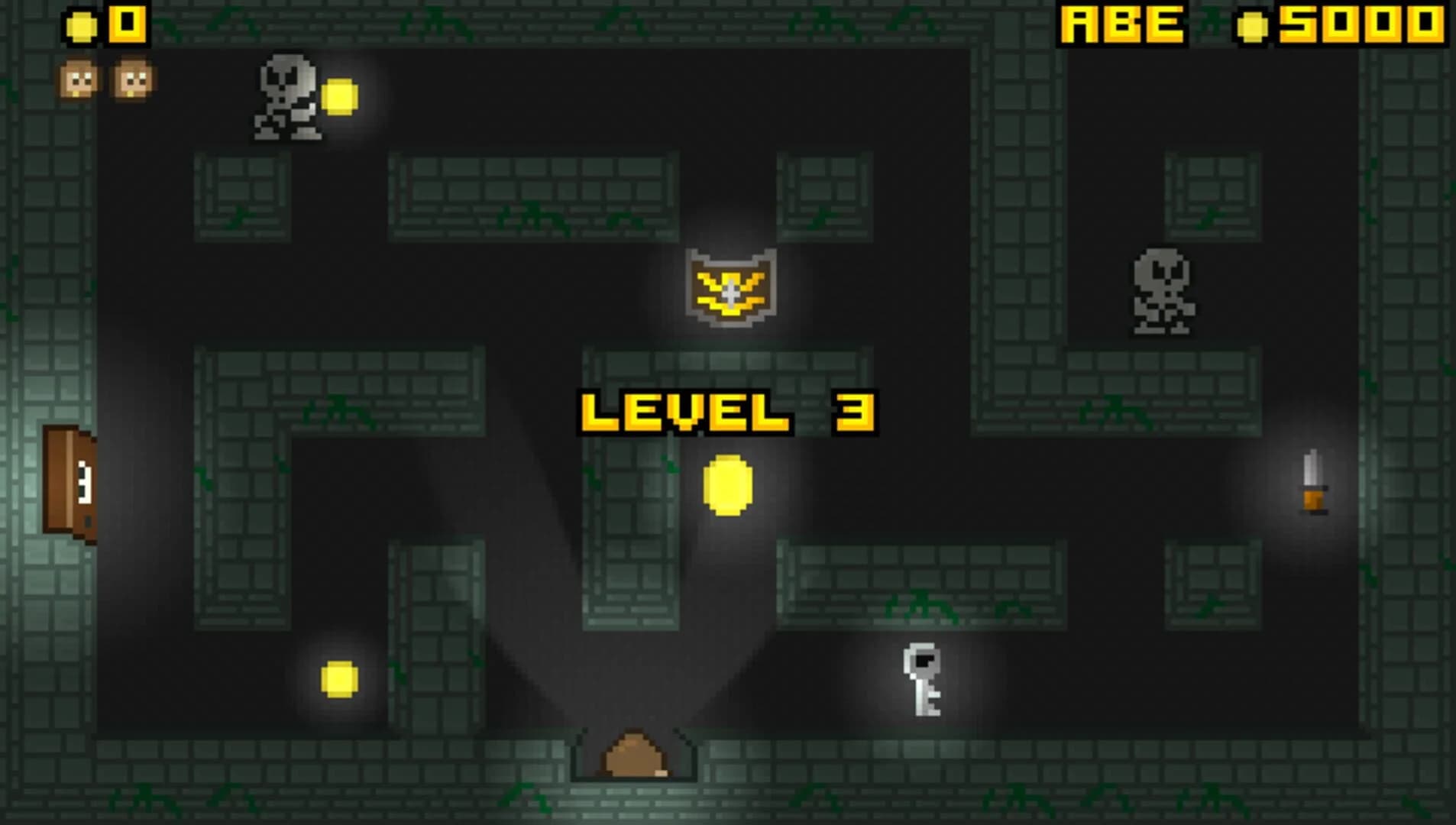Select the first life head icon top left

point(76,76)
